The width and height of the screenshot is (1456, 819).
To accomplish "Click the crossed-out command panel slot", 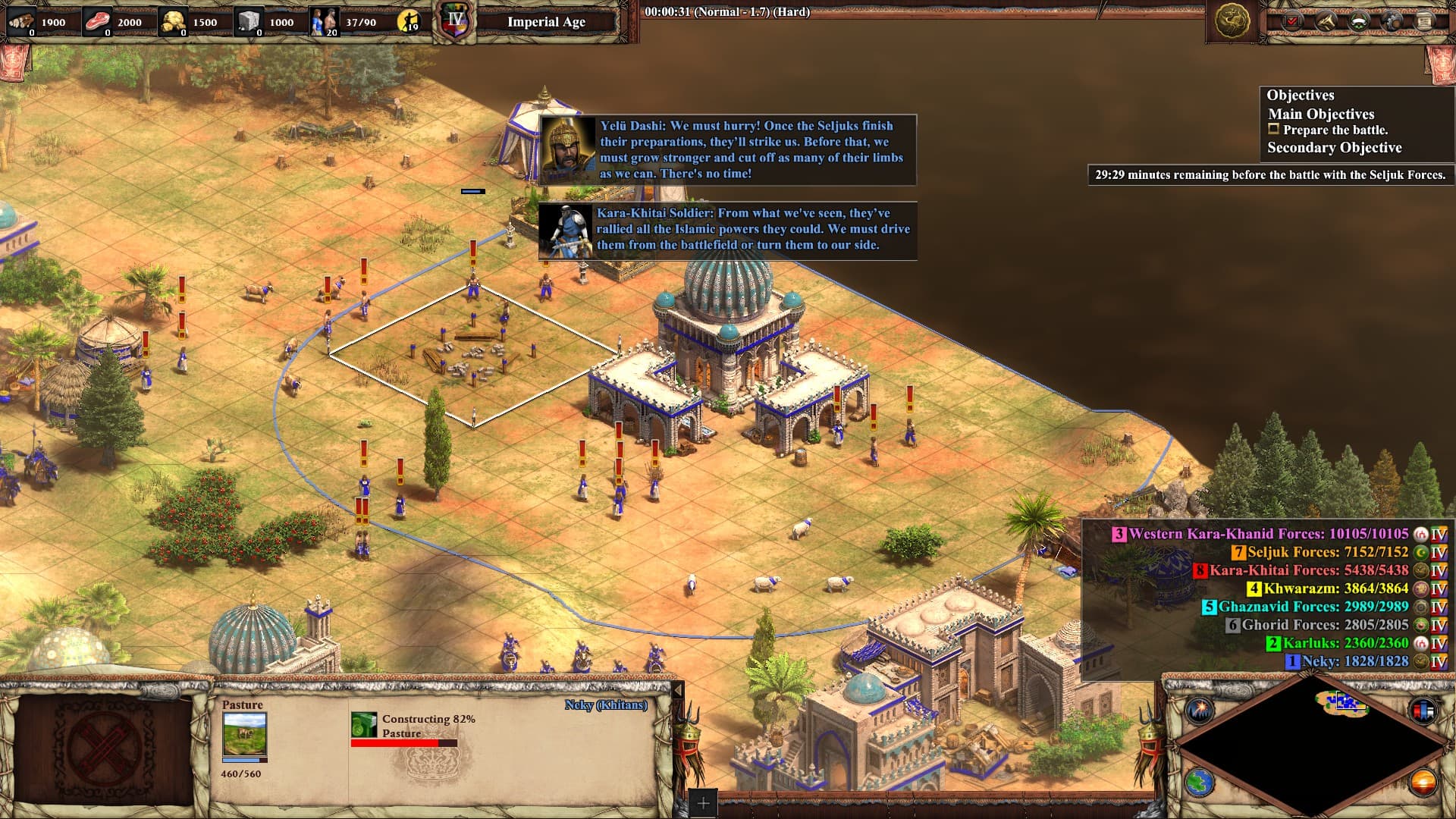I will click(104, 748).
